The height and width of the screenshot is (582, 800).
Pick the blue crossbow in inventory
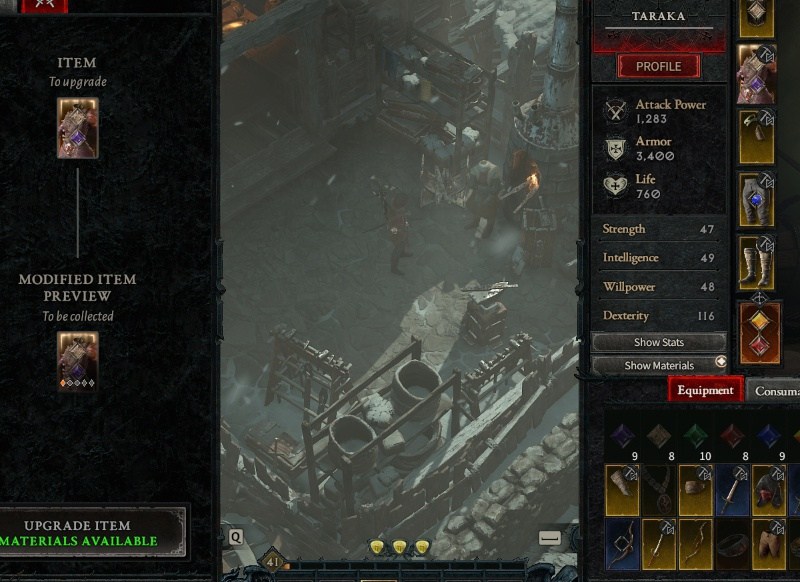tap(622, 543)
